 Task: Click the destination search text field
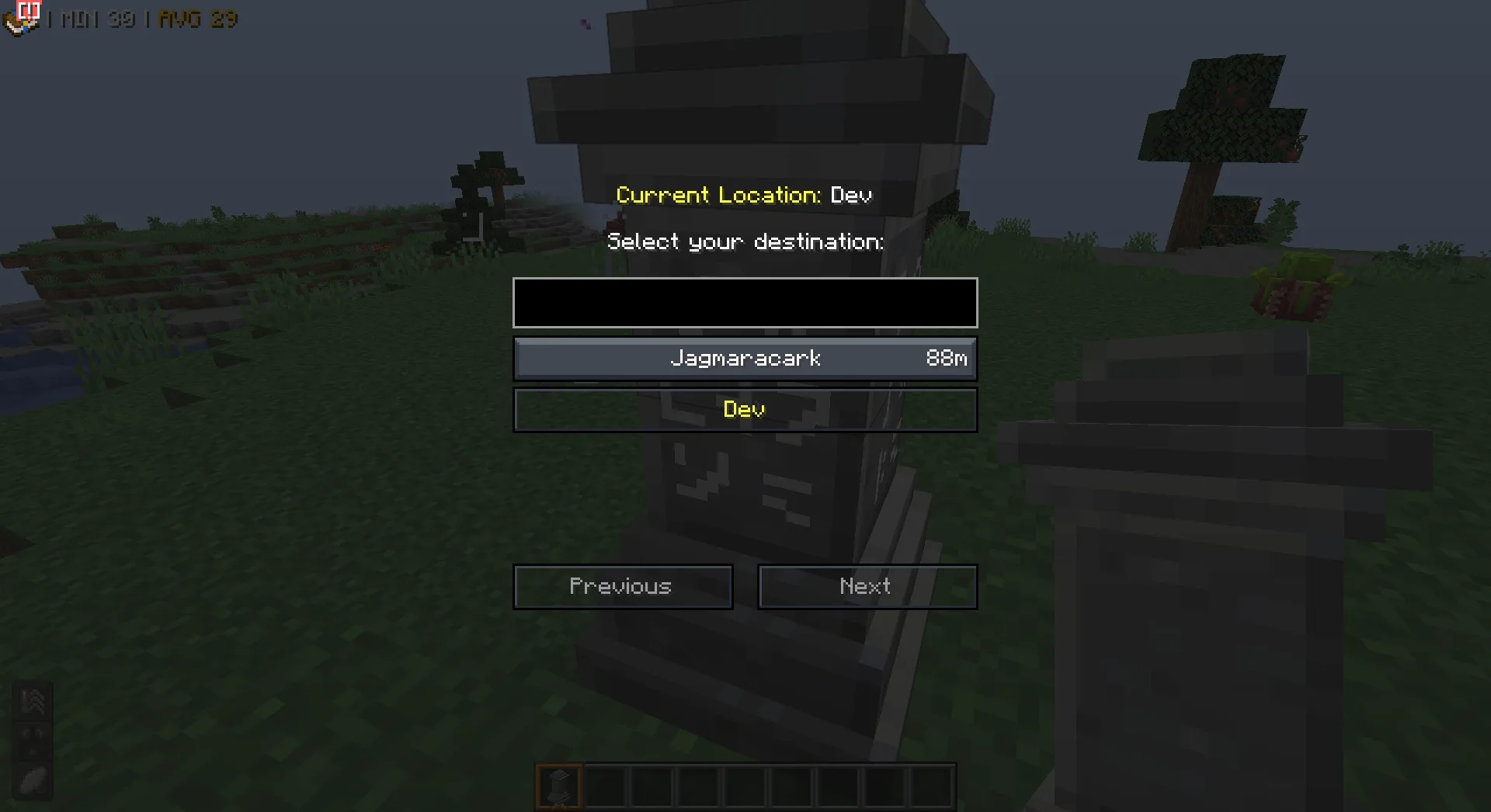click(745, 303)
